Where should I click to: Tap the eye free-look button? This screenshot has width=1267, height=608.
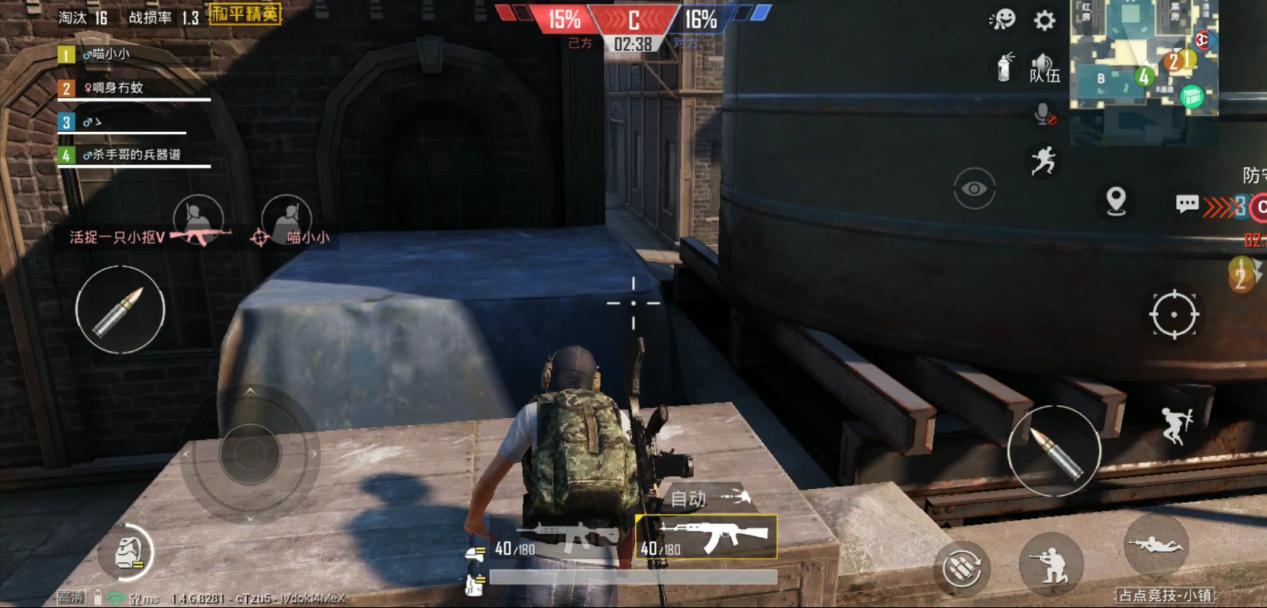pyautogui.click(x=974, y=188)
